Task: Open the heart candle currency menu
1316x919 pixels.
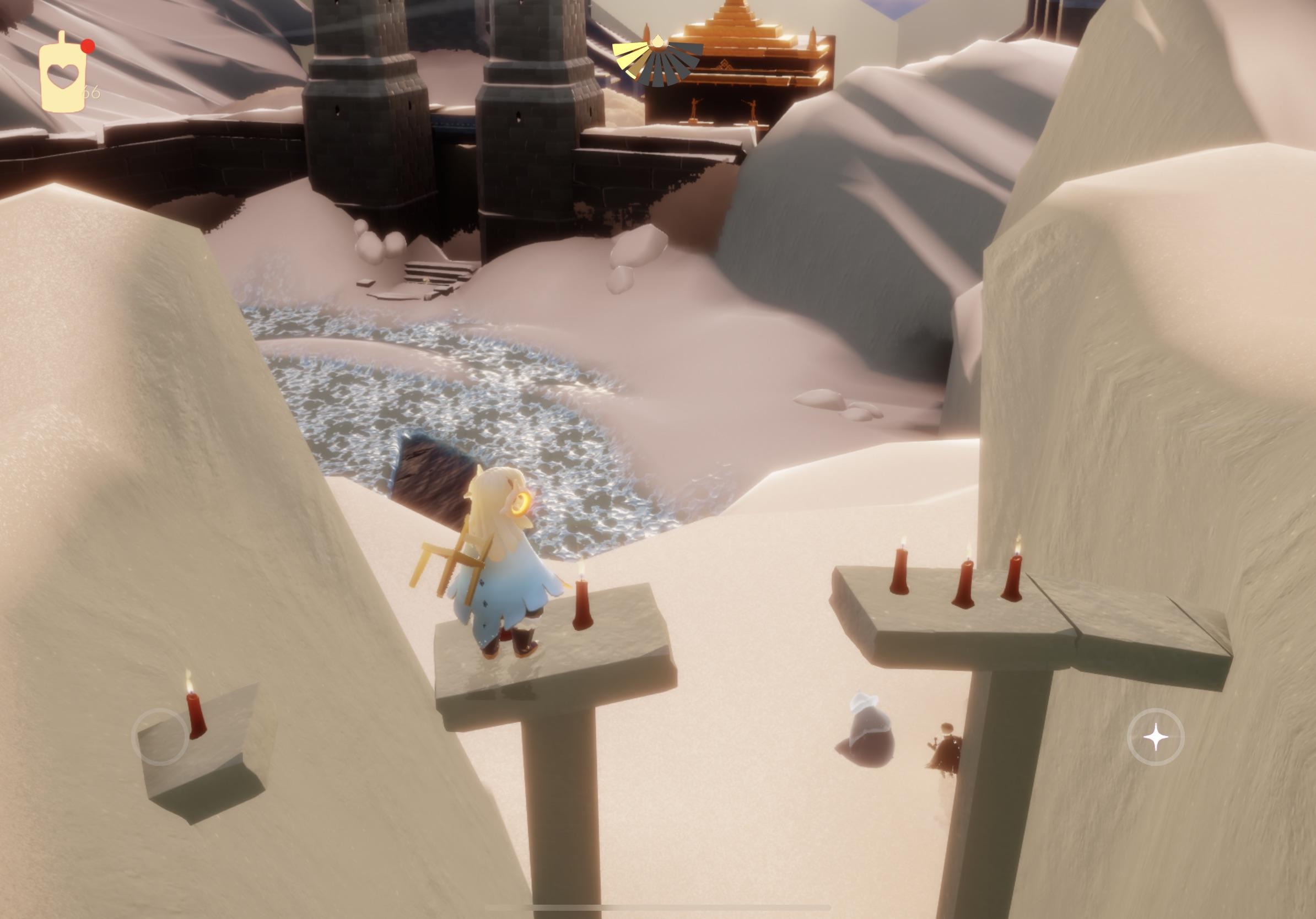Action: click(x=63, y=74)
